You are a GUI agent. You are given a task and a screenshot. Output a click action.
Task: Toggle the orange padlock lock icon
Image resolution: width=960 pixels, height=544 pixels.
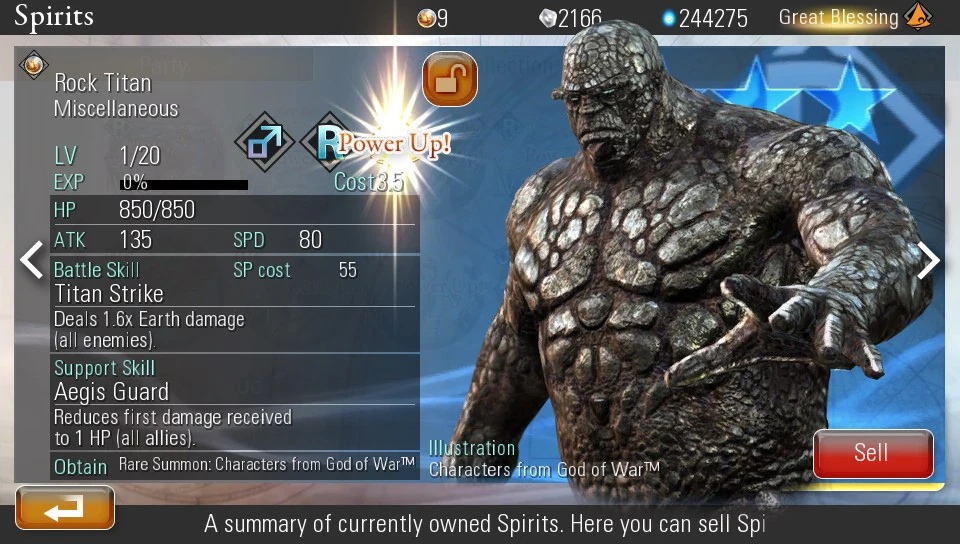pos(450,79)
